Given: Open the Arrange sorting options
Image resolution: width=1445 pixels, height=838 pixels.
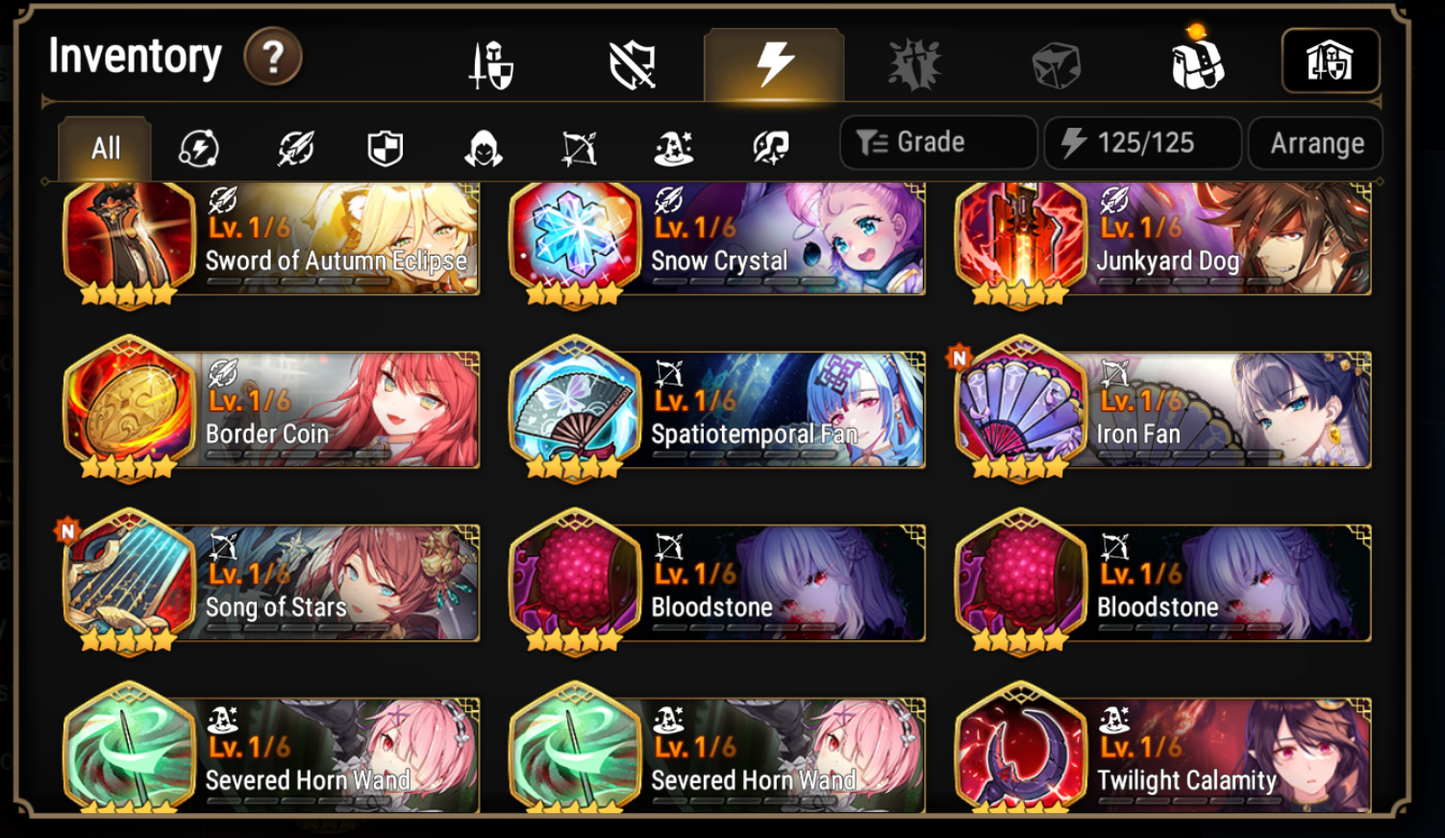Looking at the screenshot, I should click(1316, 142).
